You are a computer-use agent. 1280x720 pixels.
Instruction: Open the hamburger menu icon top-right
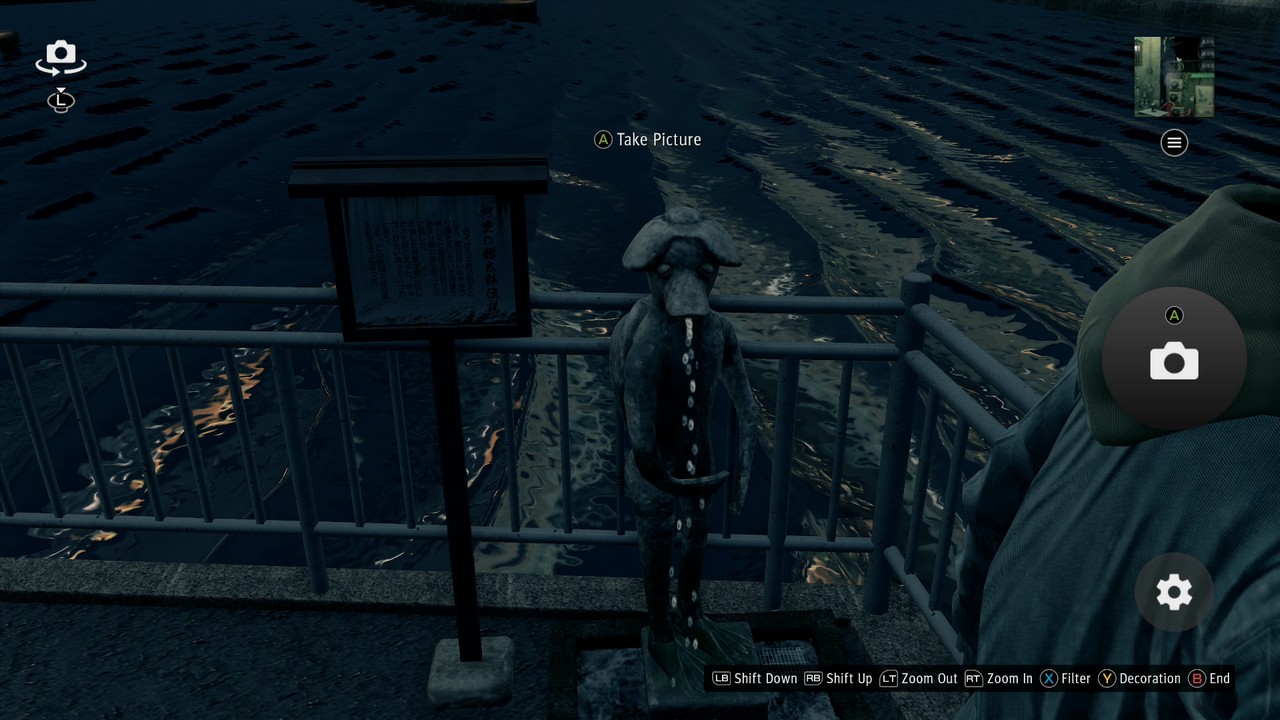pyautogui.click(x=1173, y=142)
